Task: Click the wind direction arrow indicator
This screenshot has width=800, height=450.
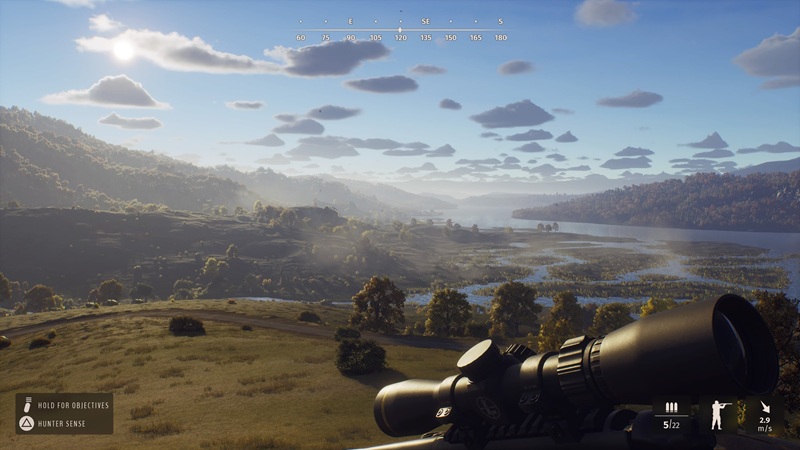Action: point(765,407)
